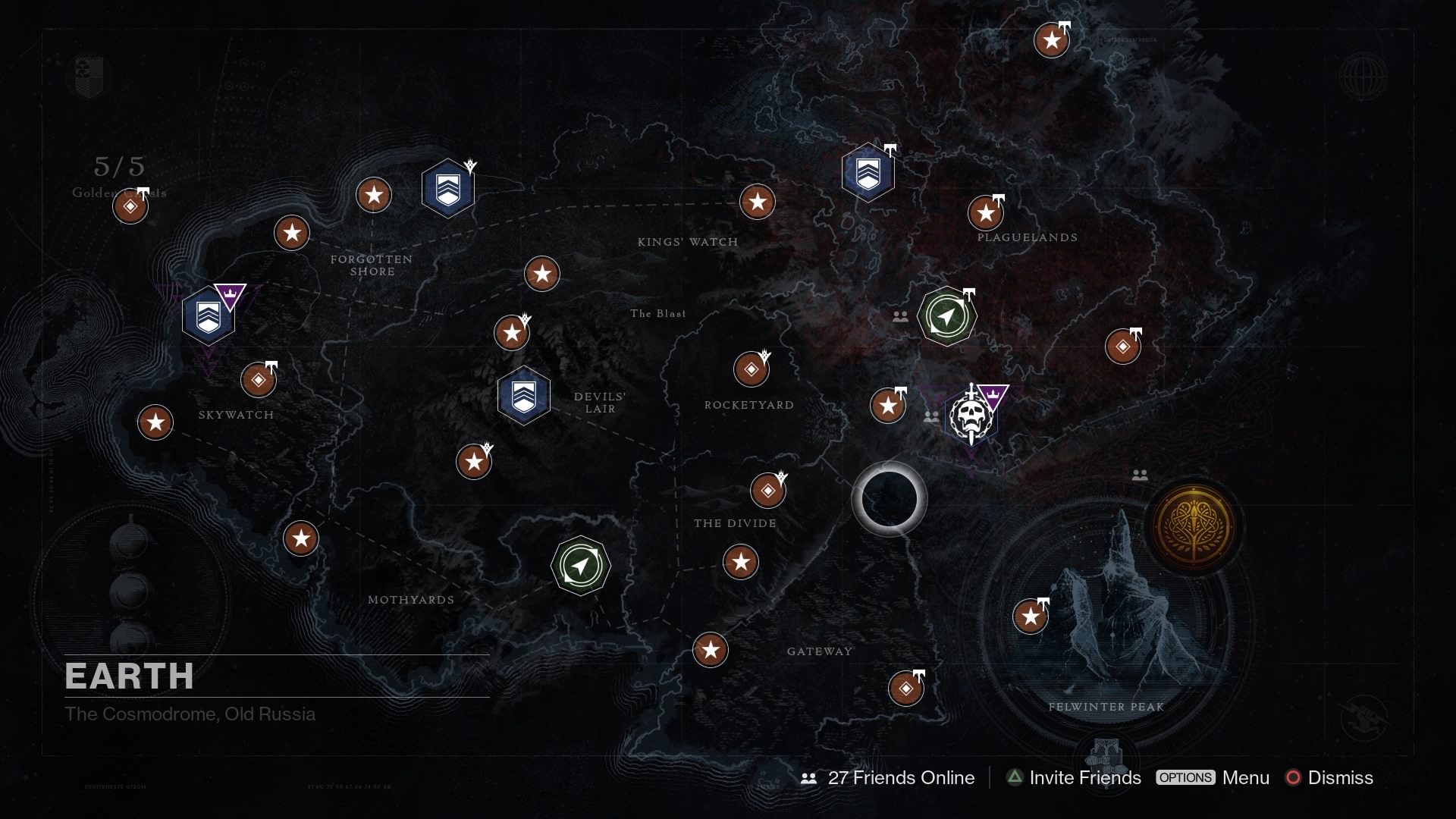Click the Golden Chests 5/5 node top left
The height and width of the screenshot is (819, 1456).
130,206
